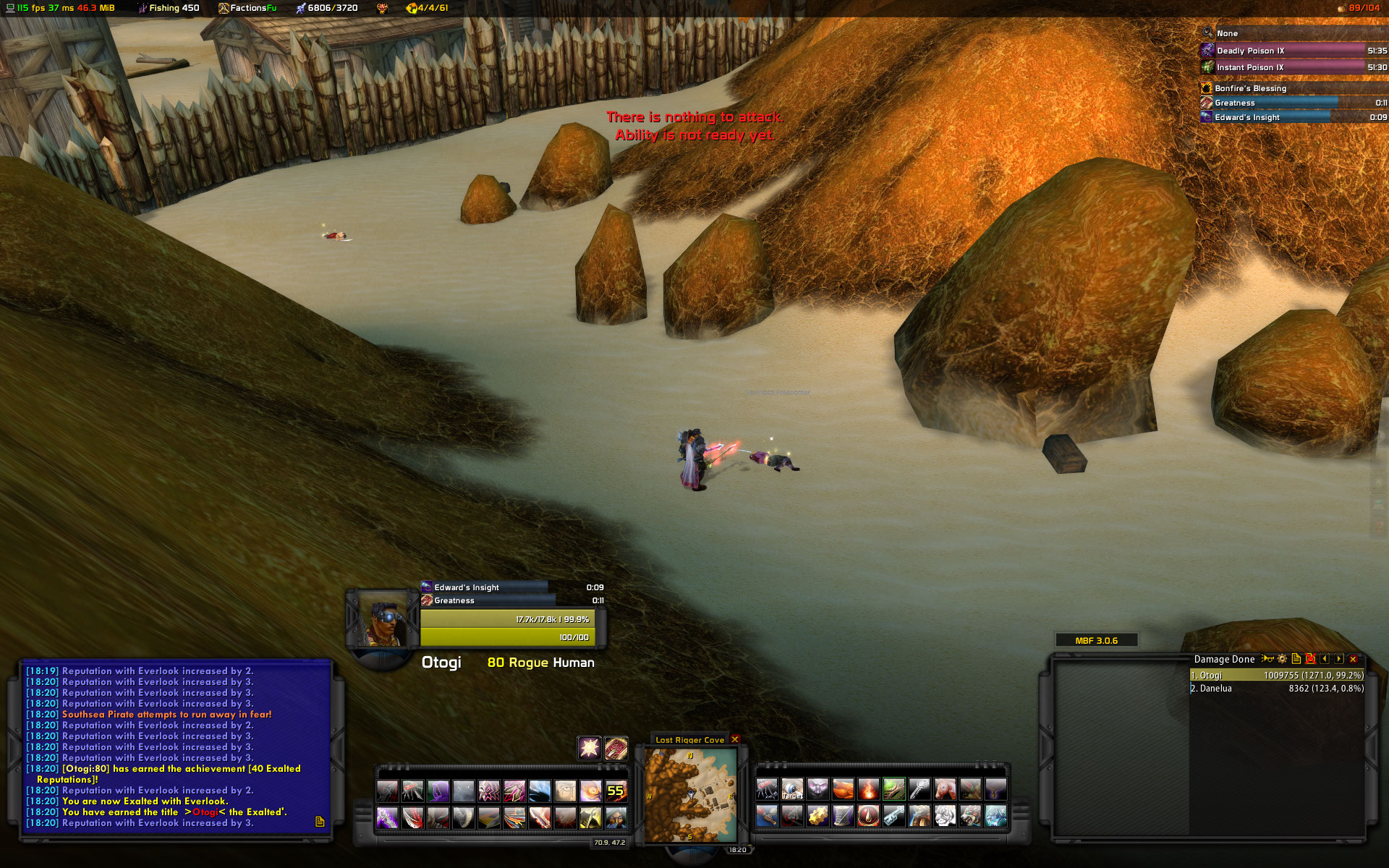Show the next damage meter mode
Image resolution: width=1389 pixels, height=868 pixels.
(x=1339, y=659)
